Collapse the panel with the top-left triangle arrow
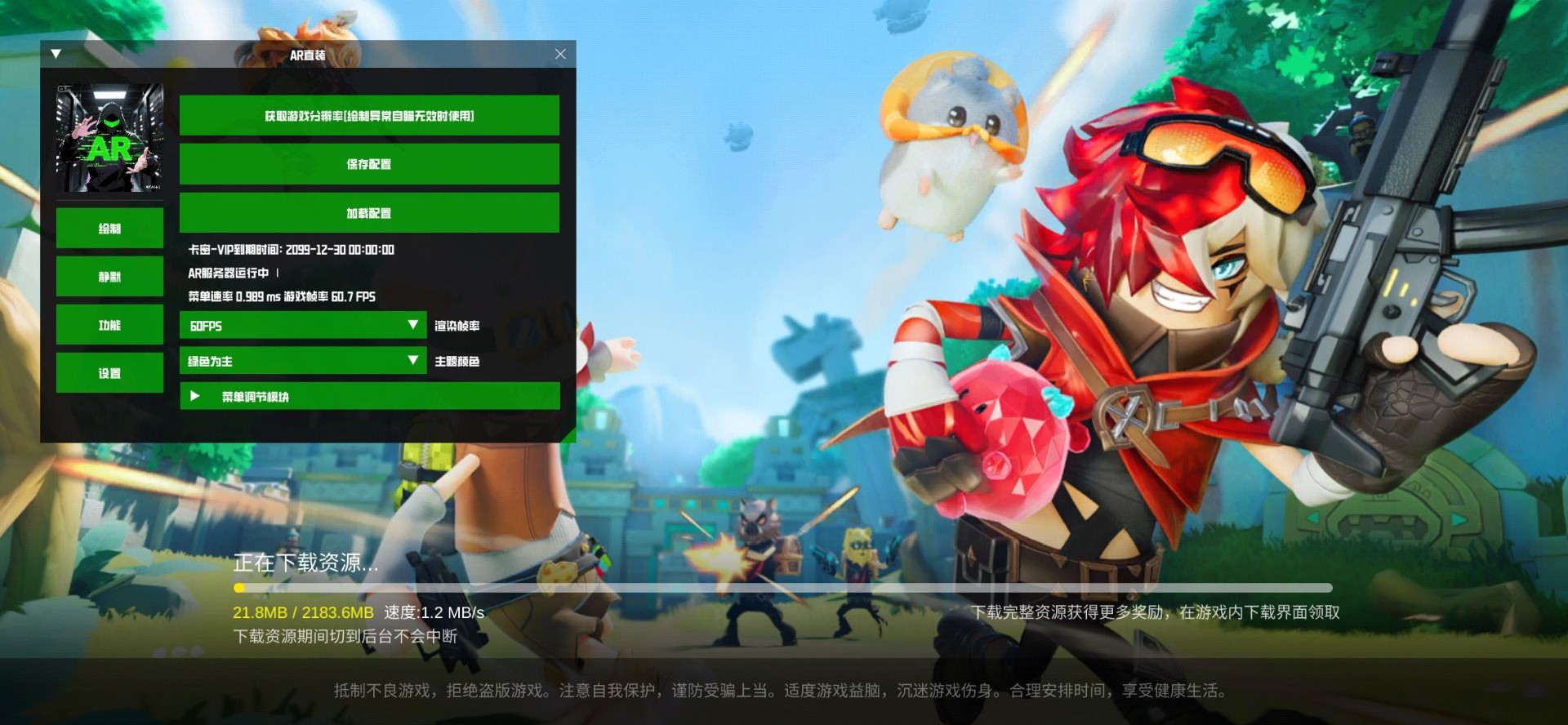Viewport: 1568px width, 725px height. click(56, 52)
